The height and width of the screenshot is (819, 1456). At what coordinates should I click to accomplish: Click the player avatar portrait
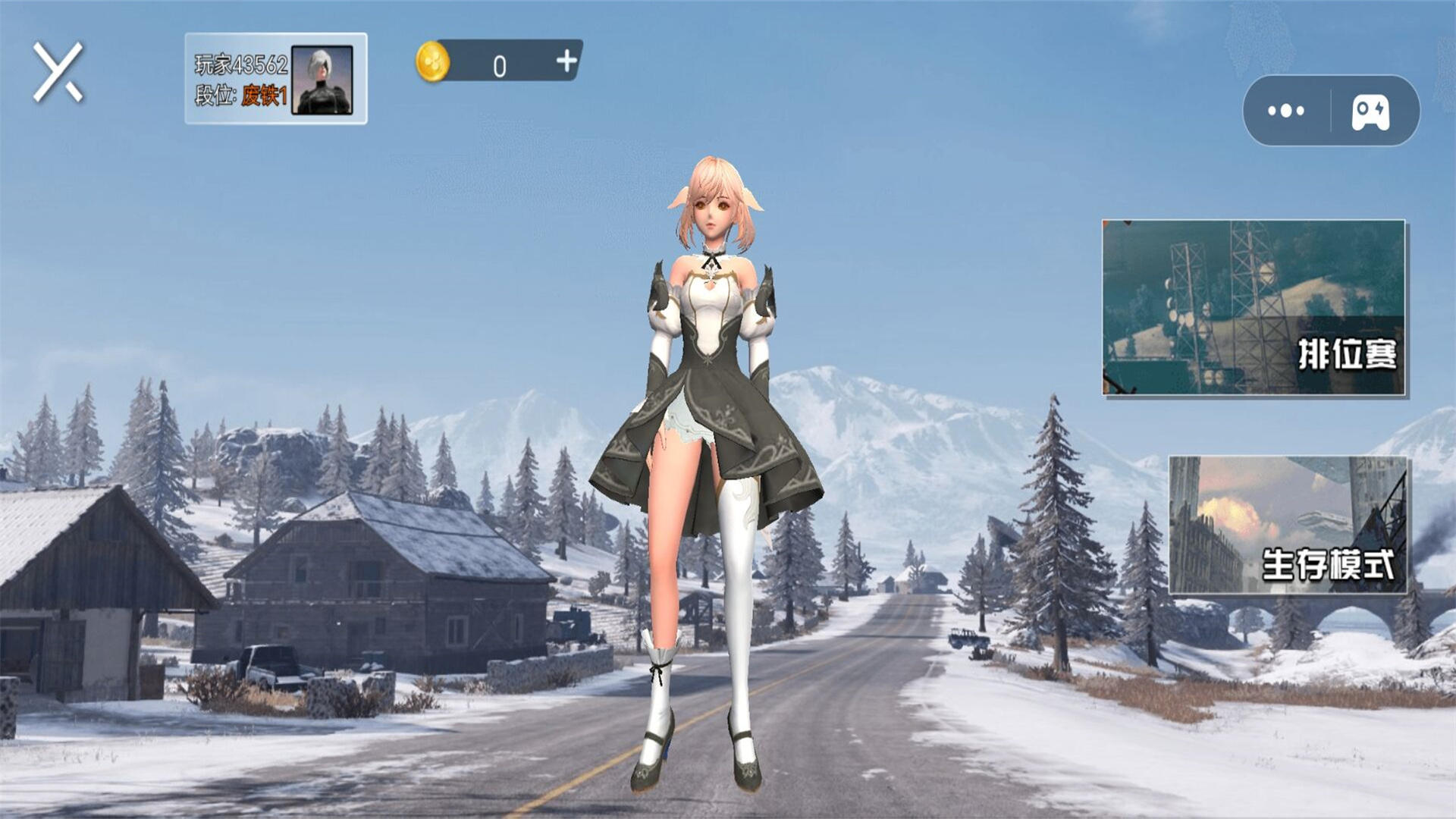click(322, 80)
